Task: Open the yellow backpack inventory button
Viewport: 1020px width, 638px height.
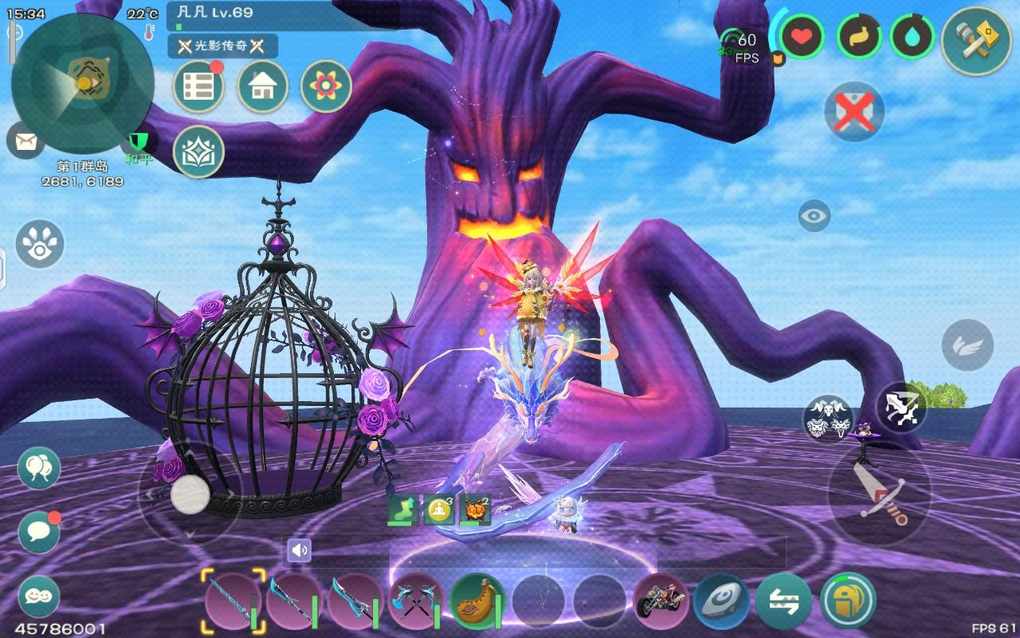Action: pos(847,601)
